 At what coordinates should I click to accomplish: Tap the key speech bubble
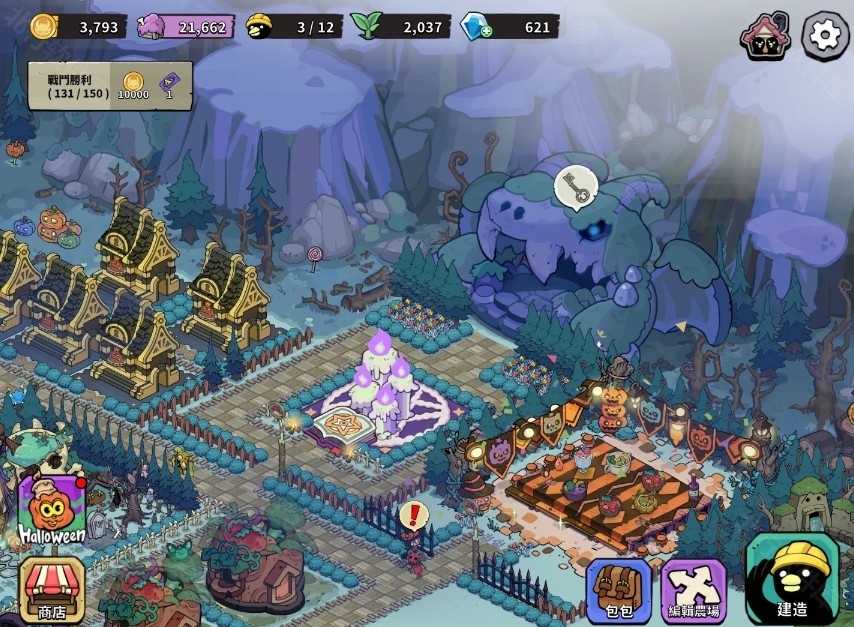coord(576,186)
